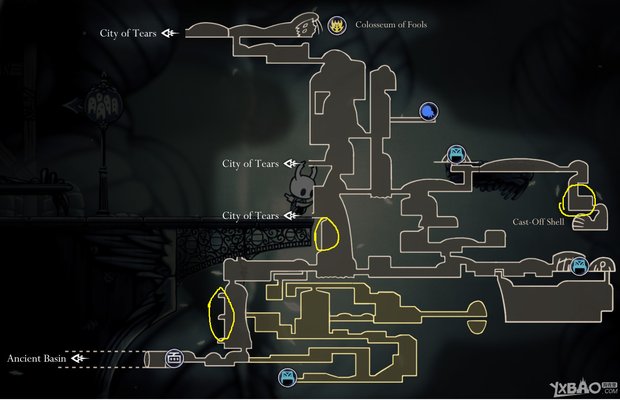Select the bench marker below the blue cocoon pin
620x400 pixels.
(456, 154)
